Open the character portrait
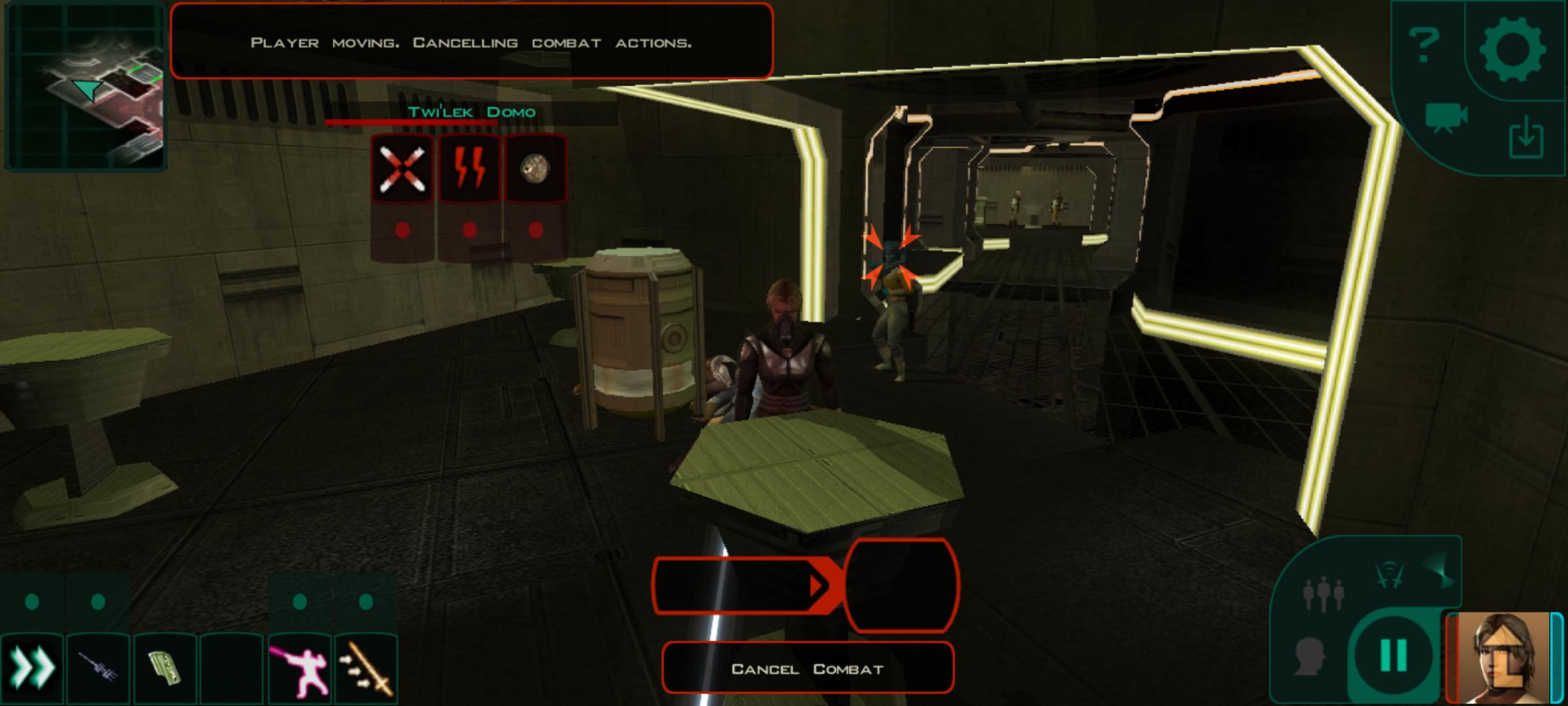The height and width of the screenshot is (706, 1568). [1503, 657]
